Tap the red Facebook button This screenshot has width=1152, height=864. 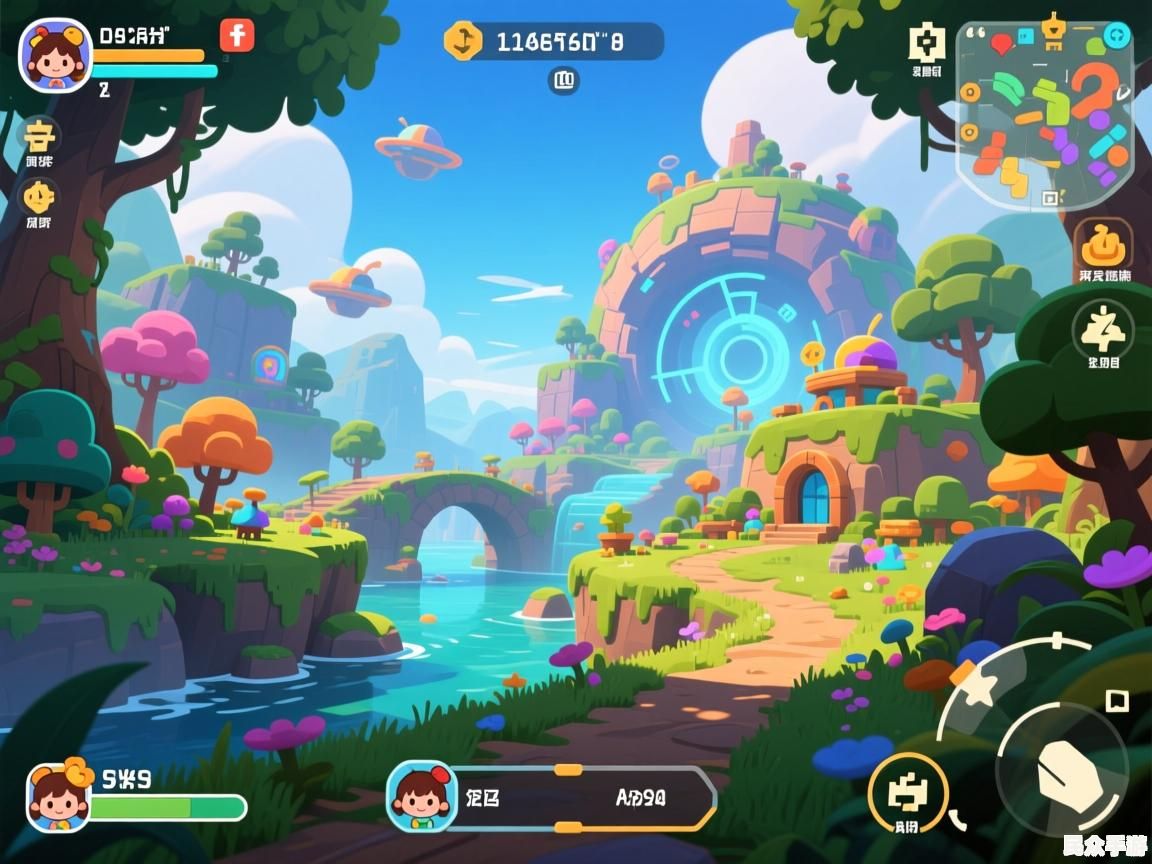click(x=237, y=35)
